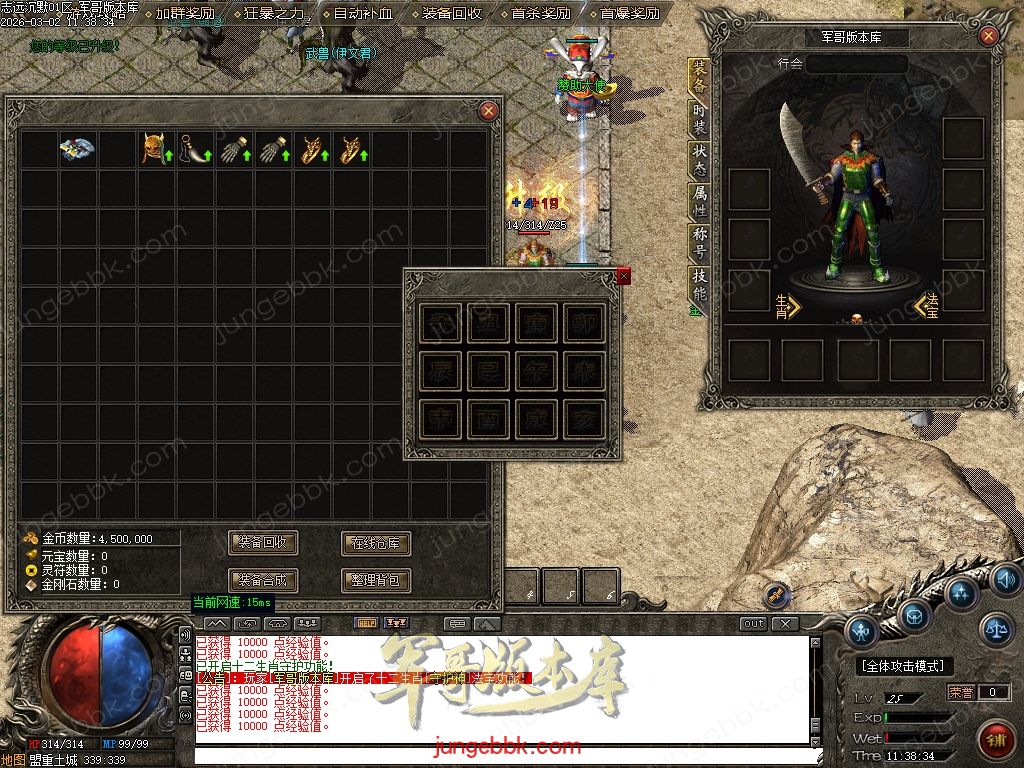Sort the bag with 整理背包

click(376, 580)
